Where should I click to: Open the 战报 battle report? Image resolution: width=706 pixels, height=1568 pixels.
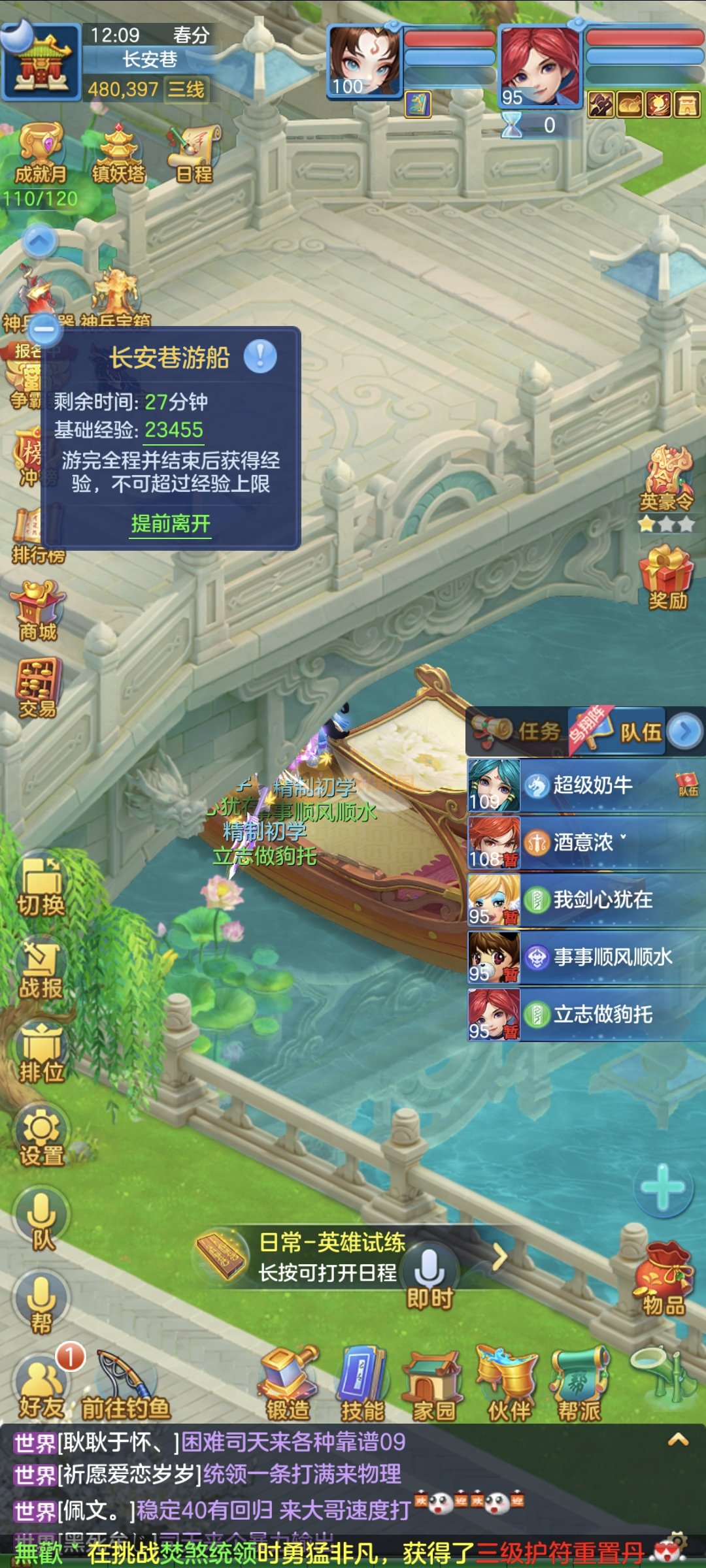[x=41, y=970]
